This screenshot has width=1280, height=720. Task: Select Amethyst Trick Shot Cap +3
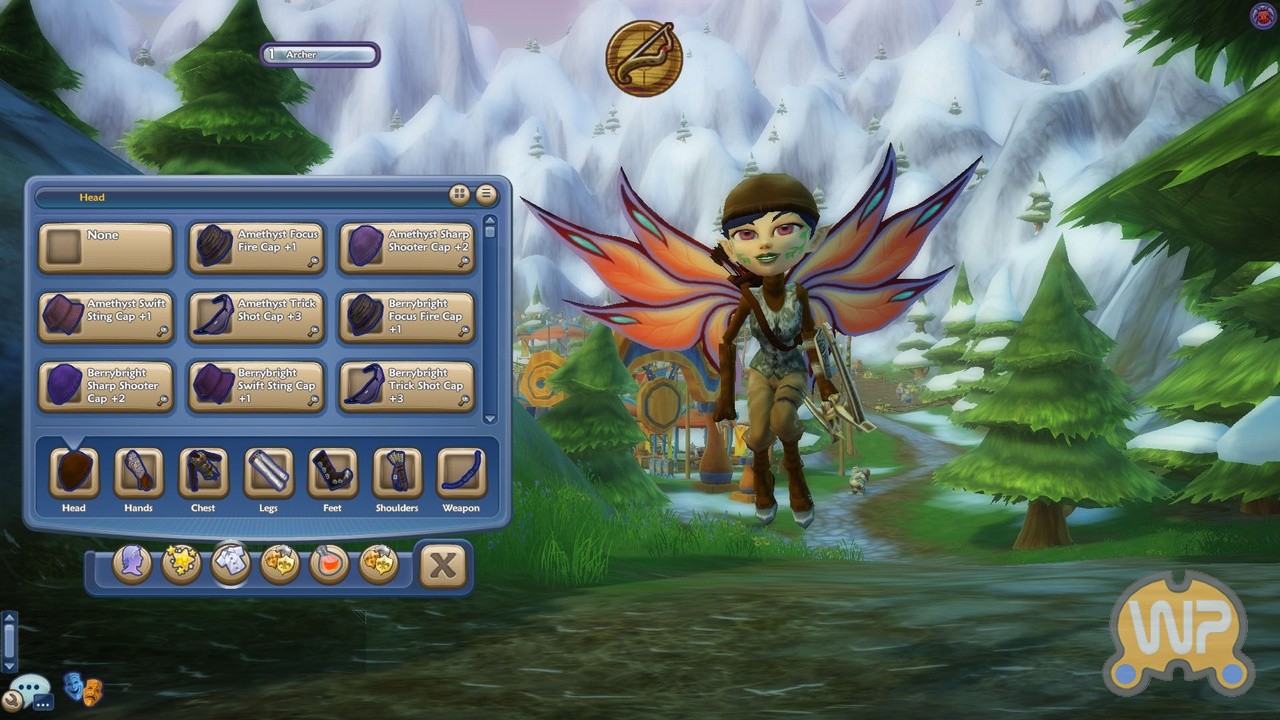[256, 317]
